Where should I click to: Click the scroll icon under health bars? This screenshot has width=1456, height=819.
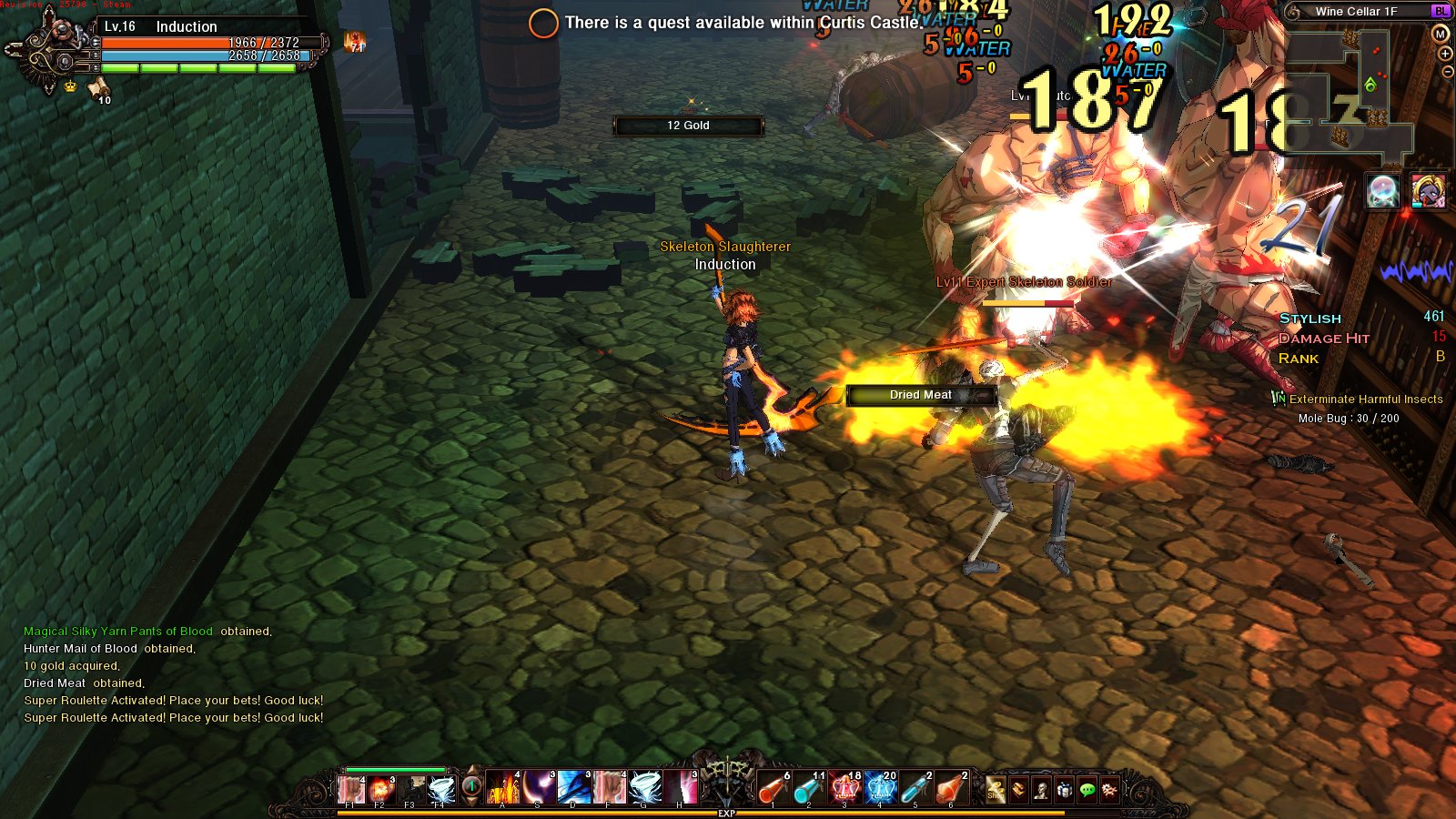click(98, 87)
